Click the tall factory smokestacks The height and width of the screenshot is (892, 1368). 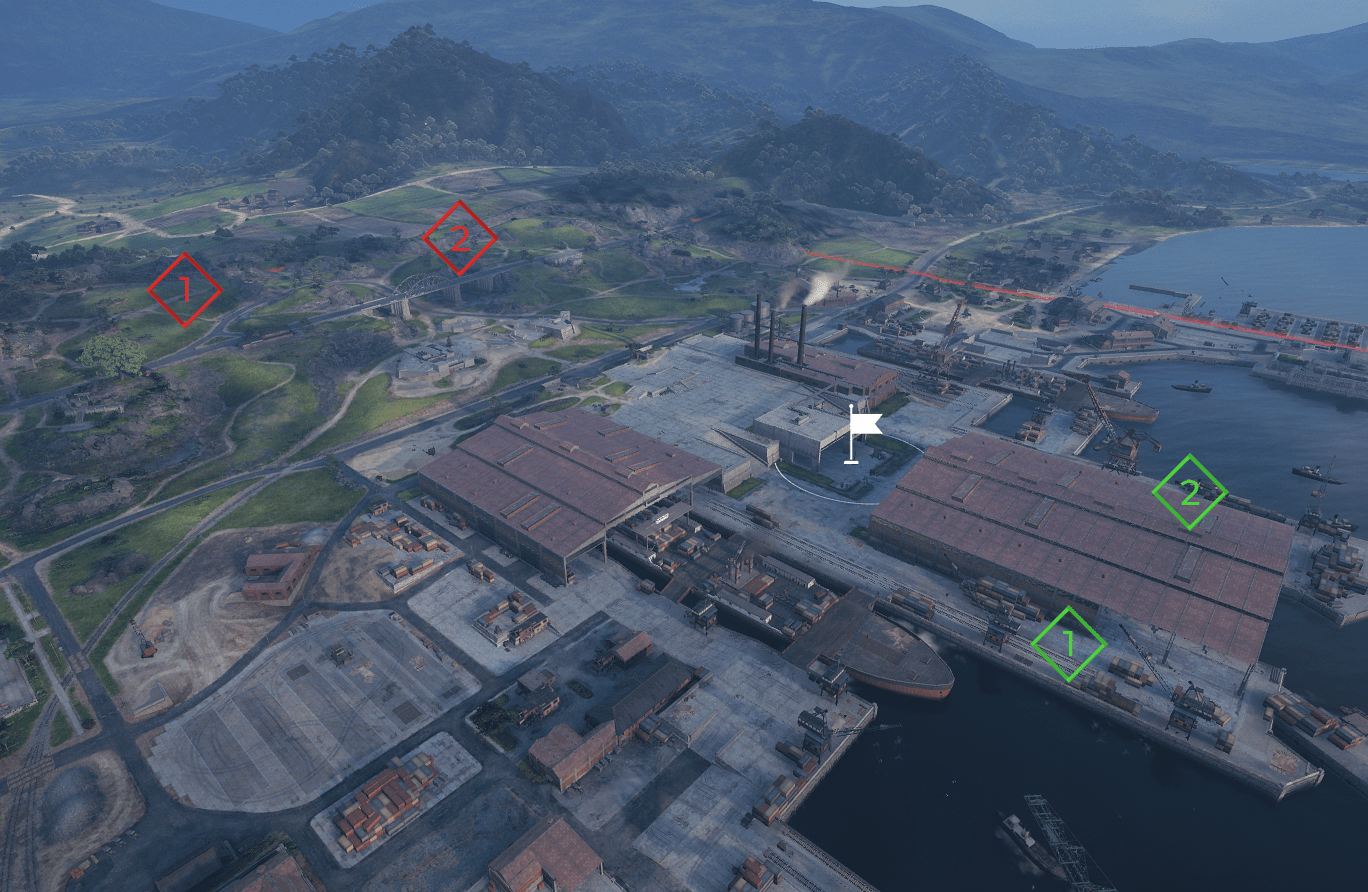(770, 335)
